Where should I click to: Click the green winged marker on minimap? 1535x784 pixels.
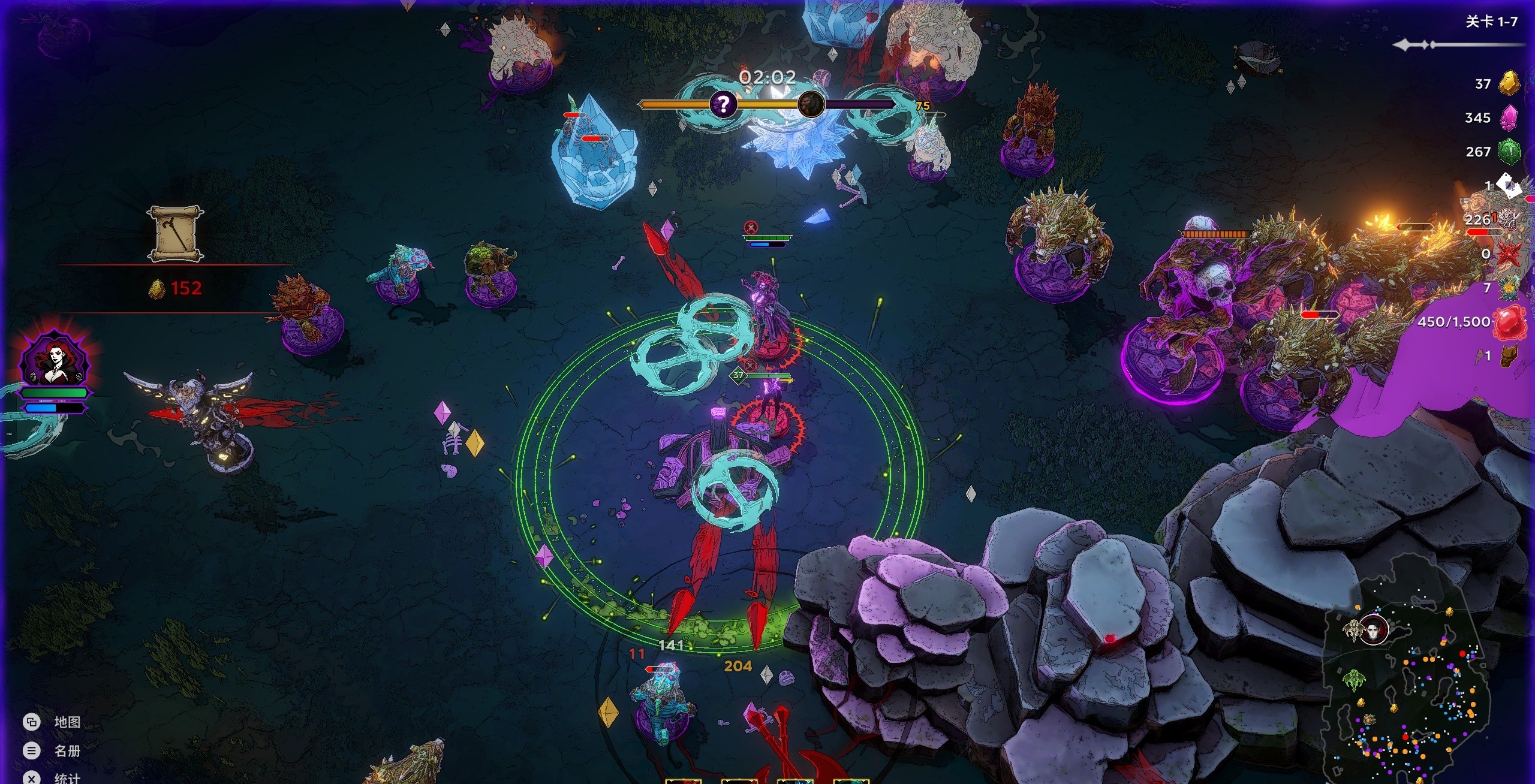1353,680
